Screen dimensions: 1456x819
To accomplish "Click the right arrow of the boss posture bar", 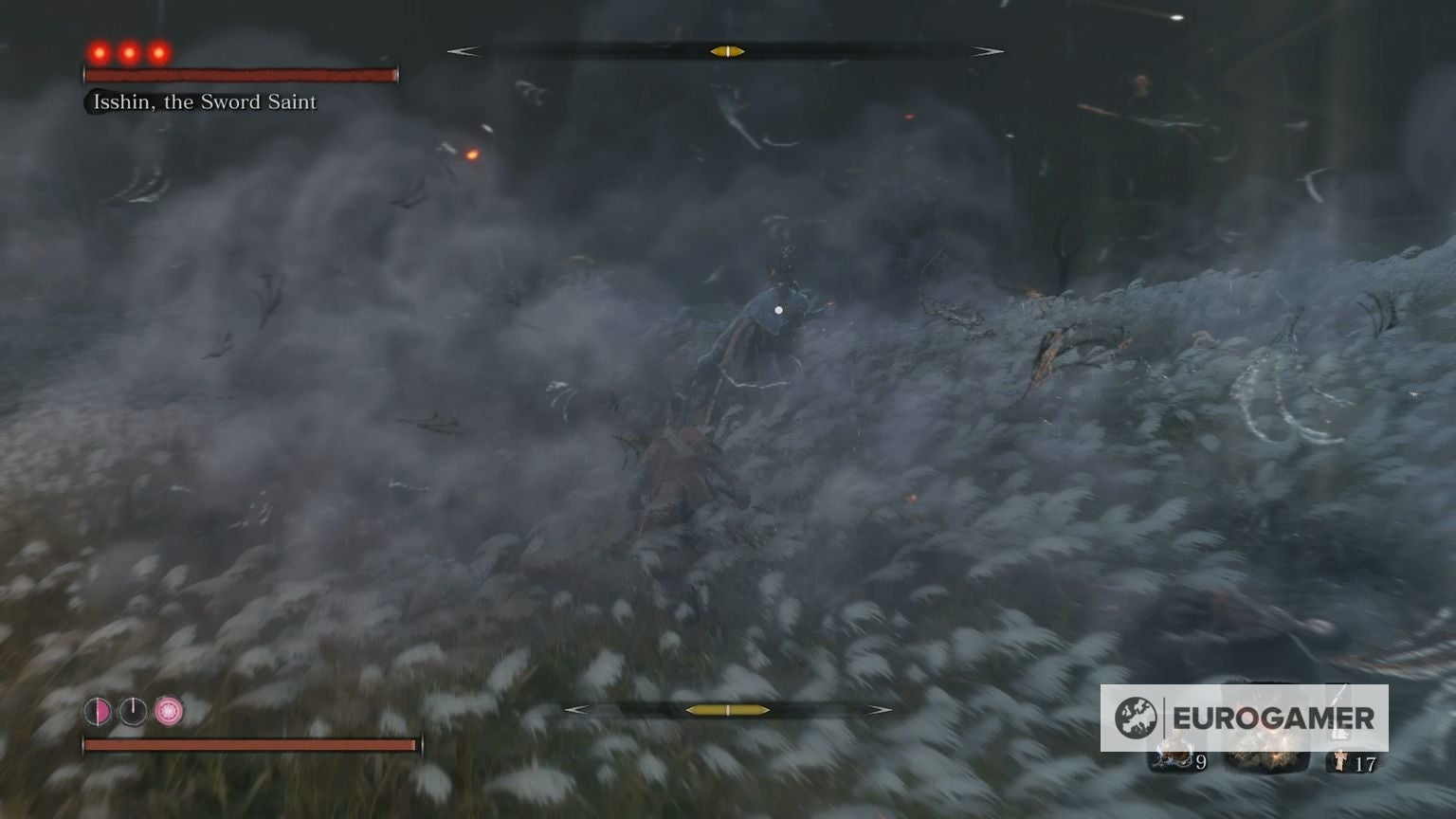I will click(986, 51).
